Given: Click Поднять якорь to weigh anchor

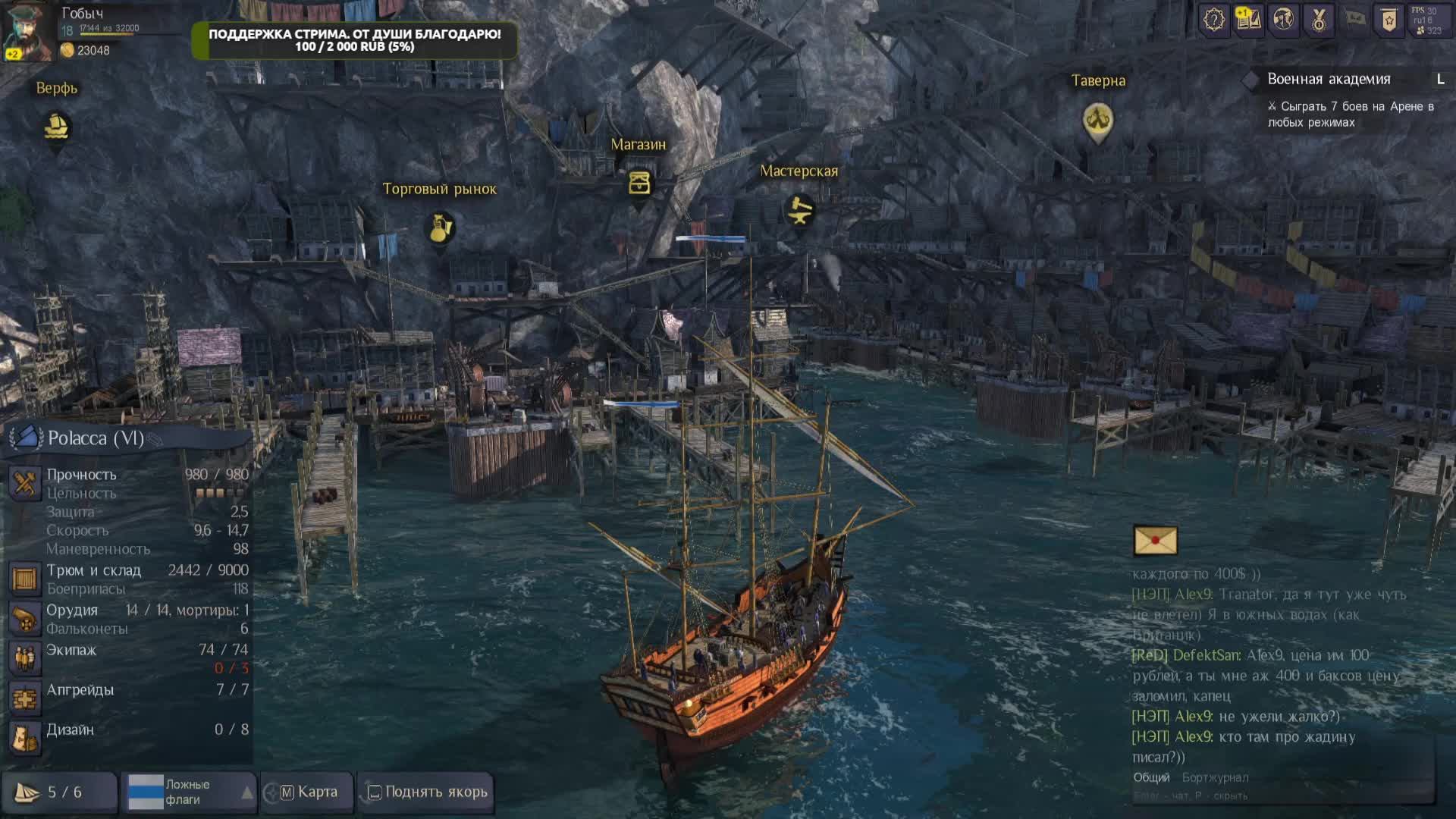Looking at the screenshot, I should [427, 792].
